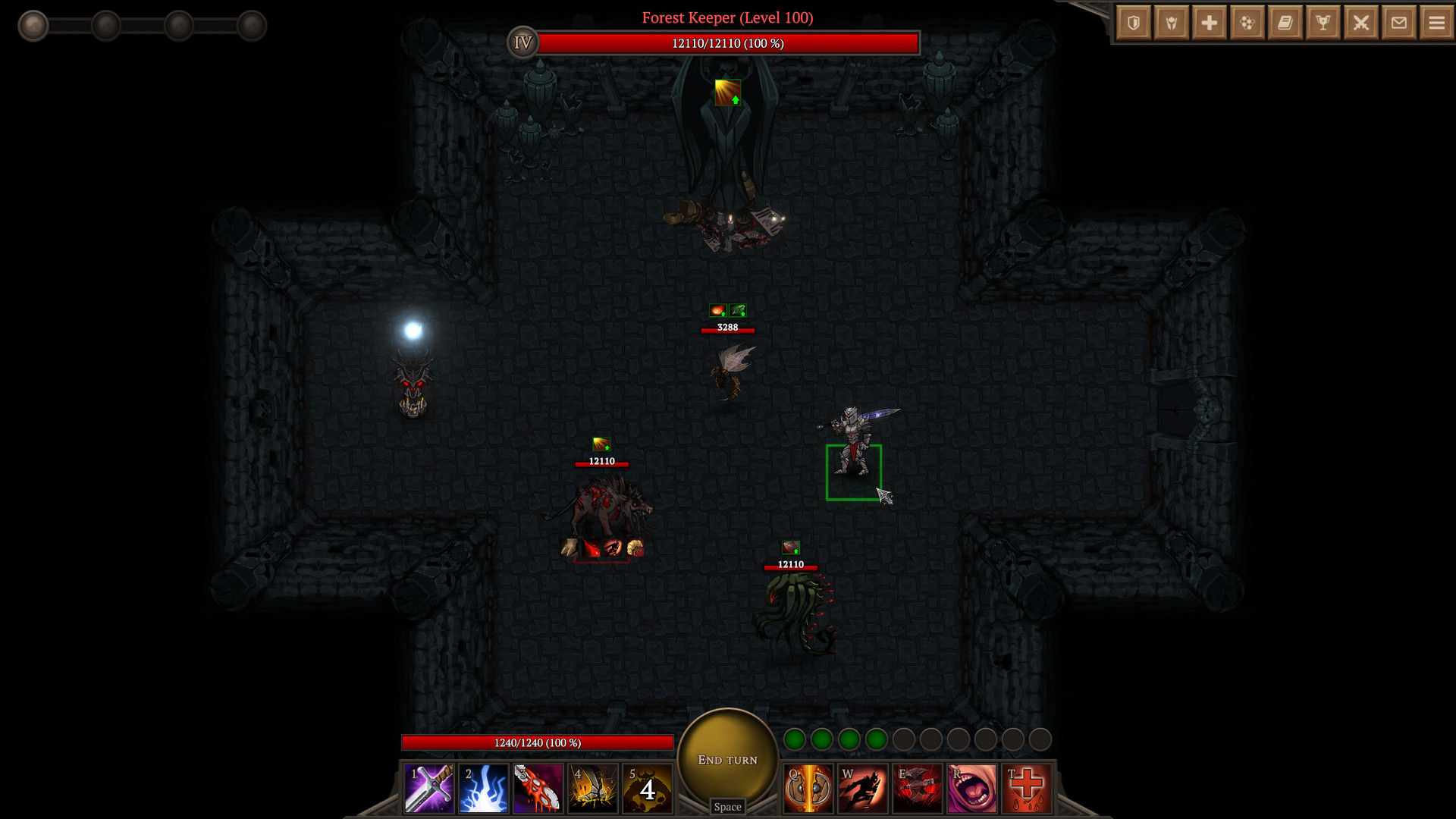Open the honeycomb skill tree icon

[1247, 23]
